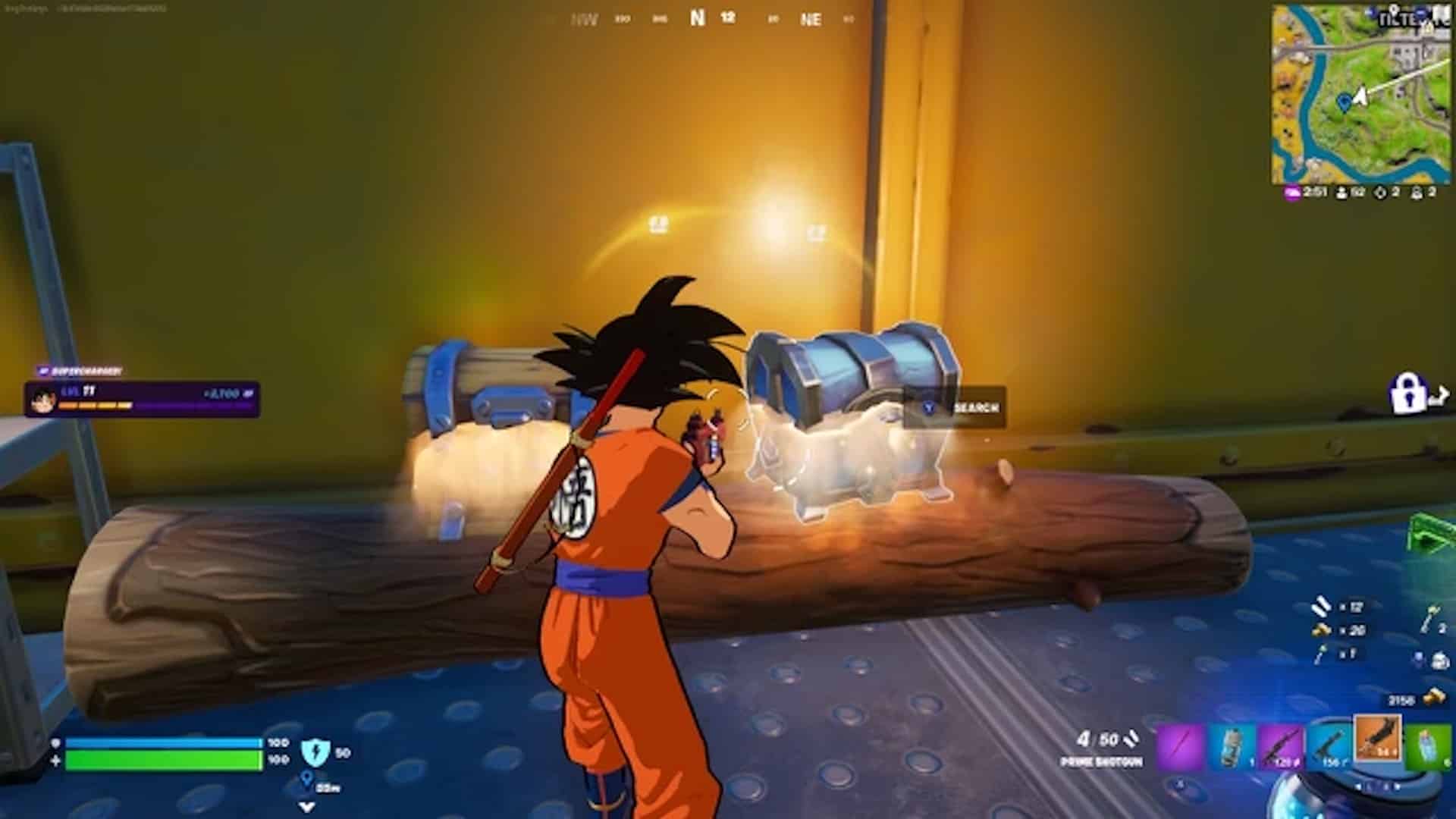1456x819 pixels.
Task: Click the padlock icon on the right edge
Action: [x=1407, y=393]
